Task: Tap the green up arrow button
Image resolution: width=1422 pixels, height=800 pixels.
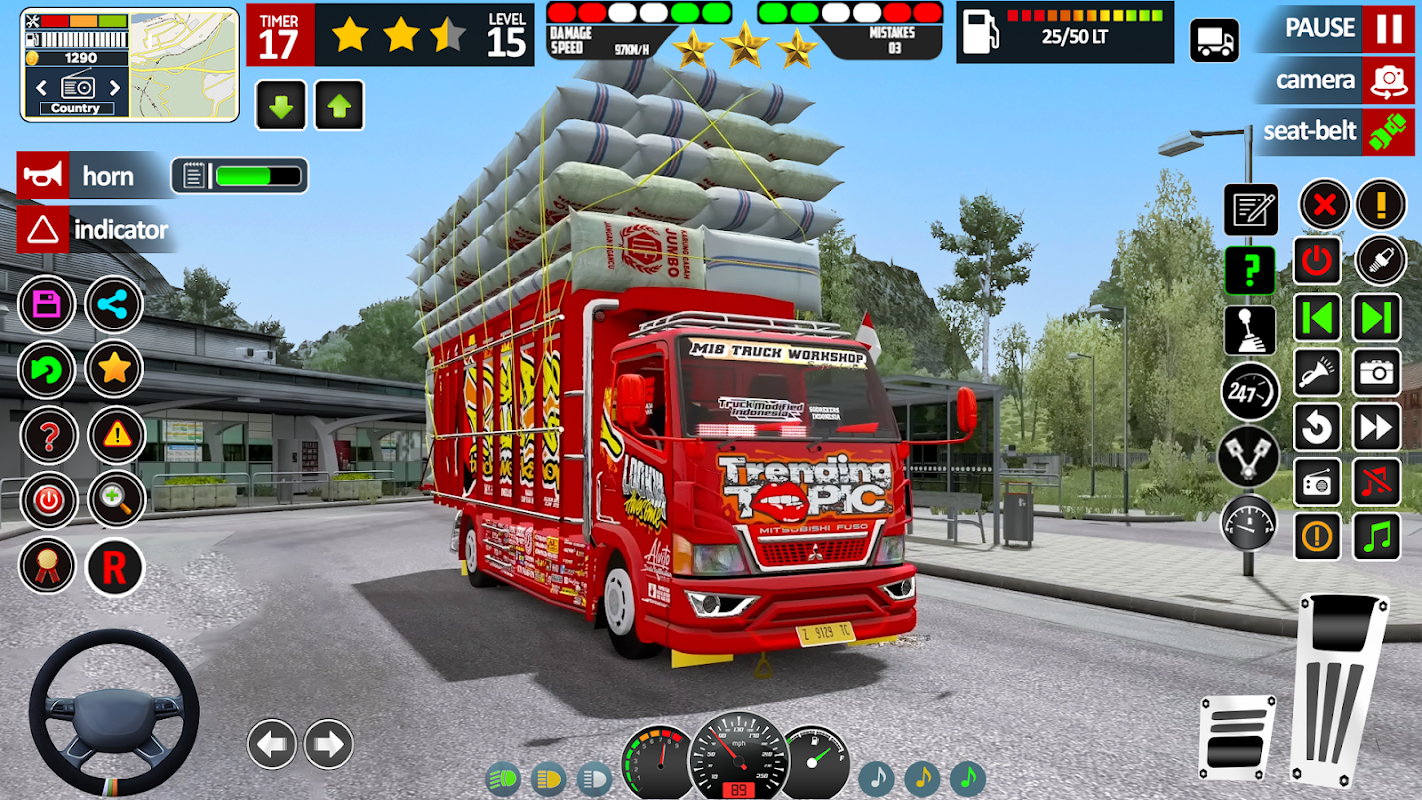Action: point(339,106)
